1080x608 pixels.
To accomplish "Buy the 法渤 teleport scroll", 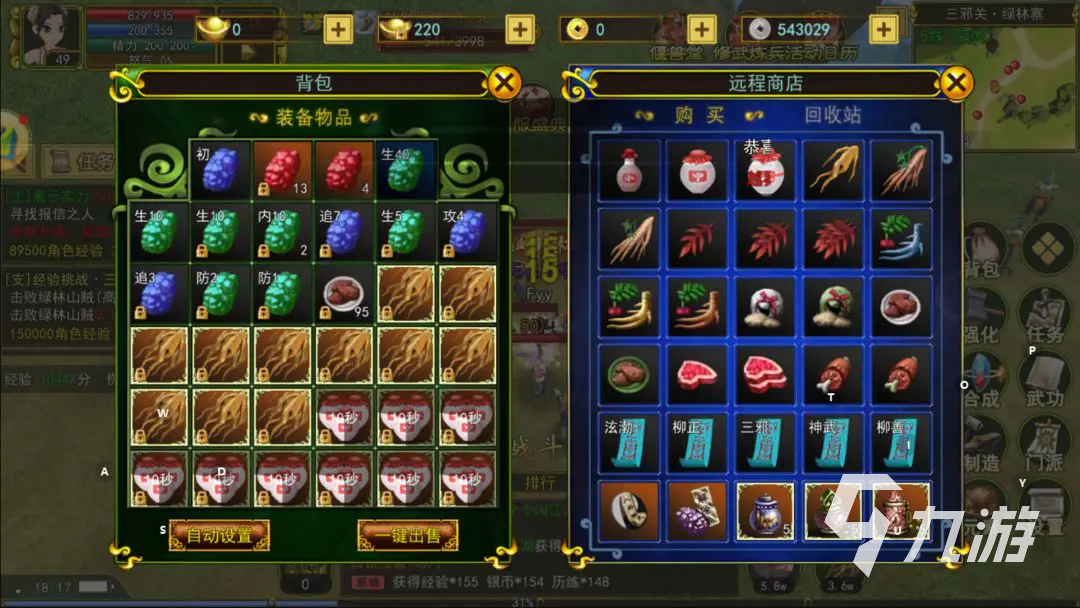I will click(x=630, y=443).
